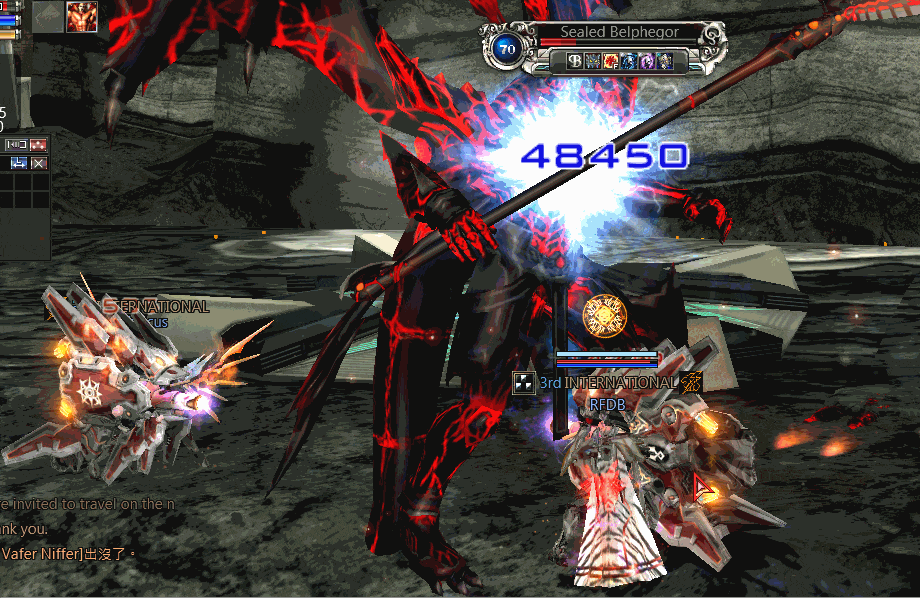Viewport: 920px width, 598px height.
Task: Click the muscular warrior buff icon
Action: (x=82, y=17)
